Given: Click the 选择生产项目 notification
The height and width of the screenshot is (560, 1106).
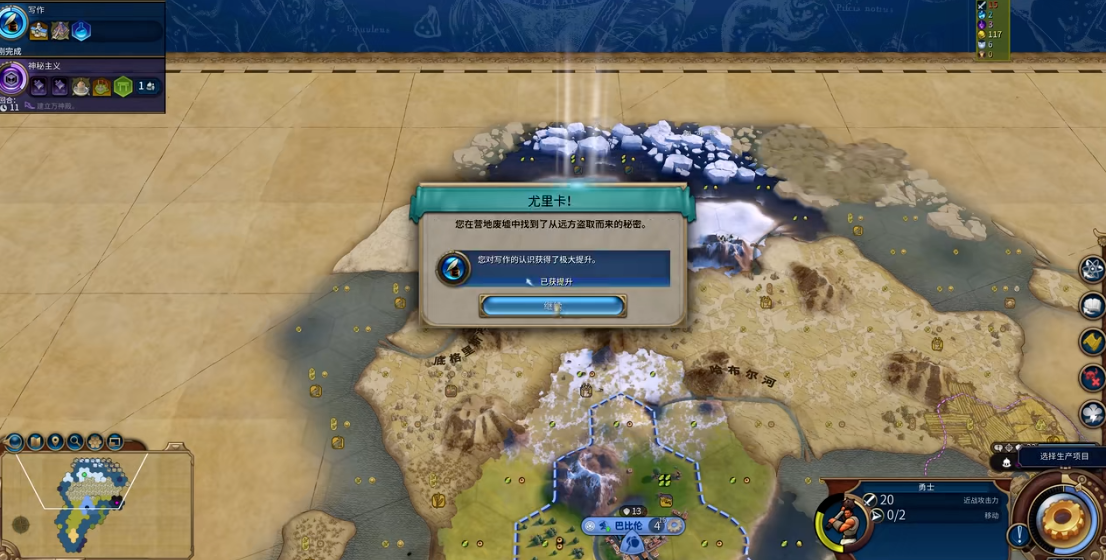Looking at the screenshot, I should 1063,457.
